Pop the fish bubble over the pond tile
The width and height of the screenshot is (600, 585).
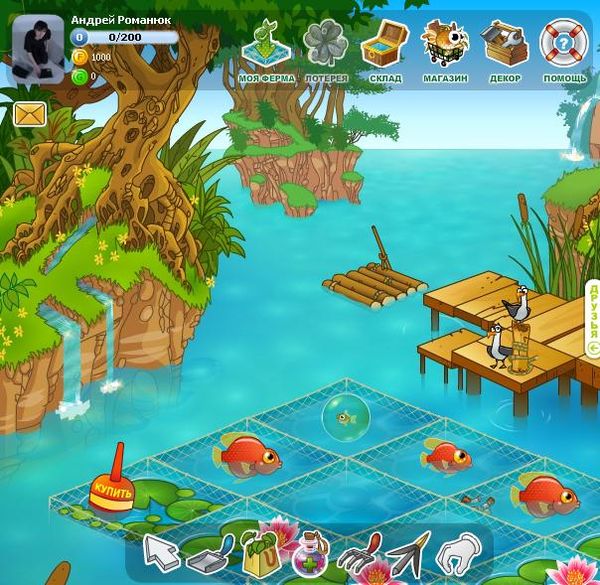346,417
